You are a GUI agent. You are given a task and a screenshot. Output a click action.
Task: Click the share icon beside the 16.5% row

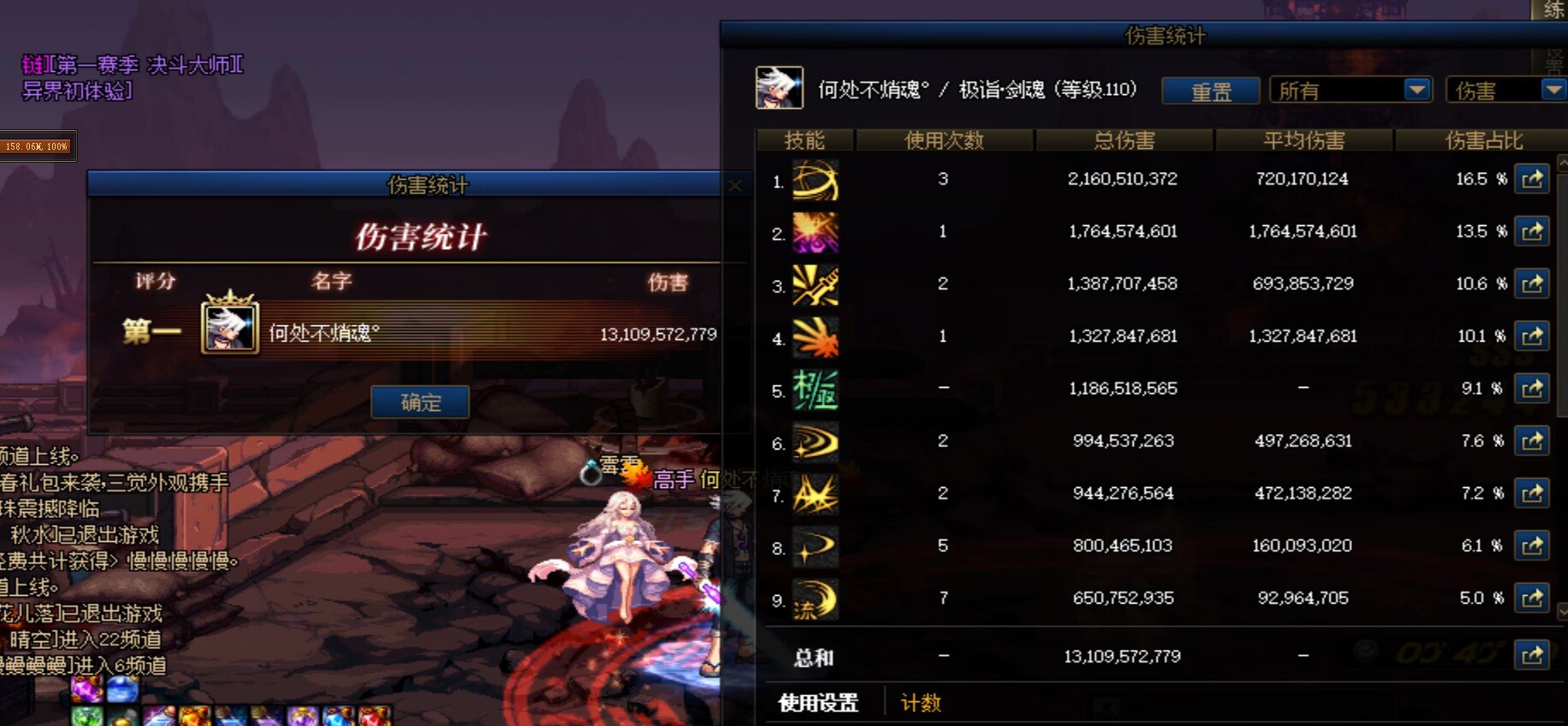point(1532,179)
